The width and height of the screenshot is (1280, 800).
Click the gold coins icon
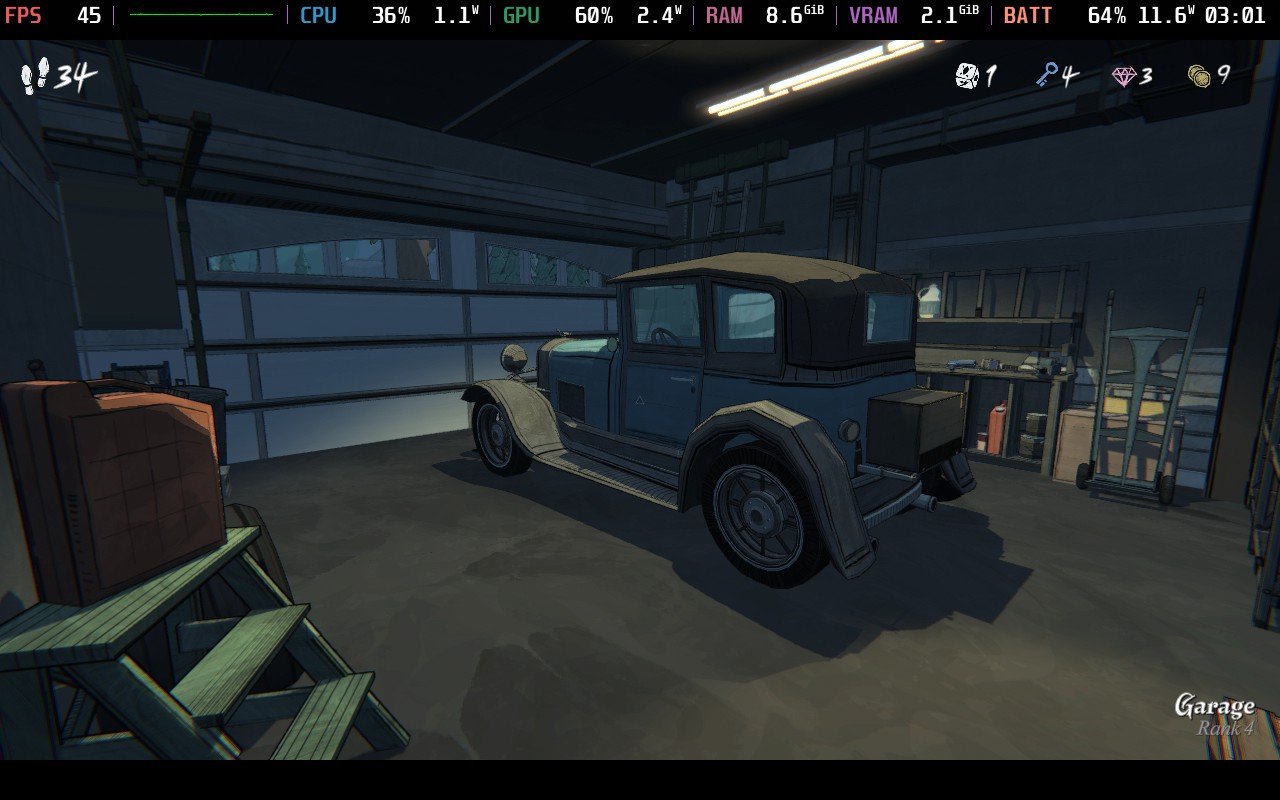tap(1199, 75)
